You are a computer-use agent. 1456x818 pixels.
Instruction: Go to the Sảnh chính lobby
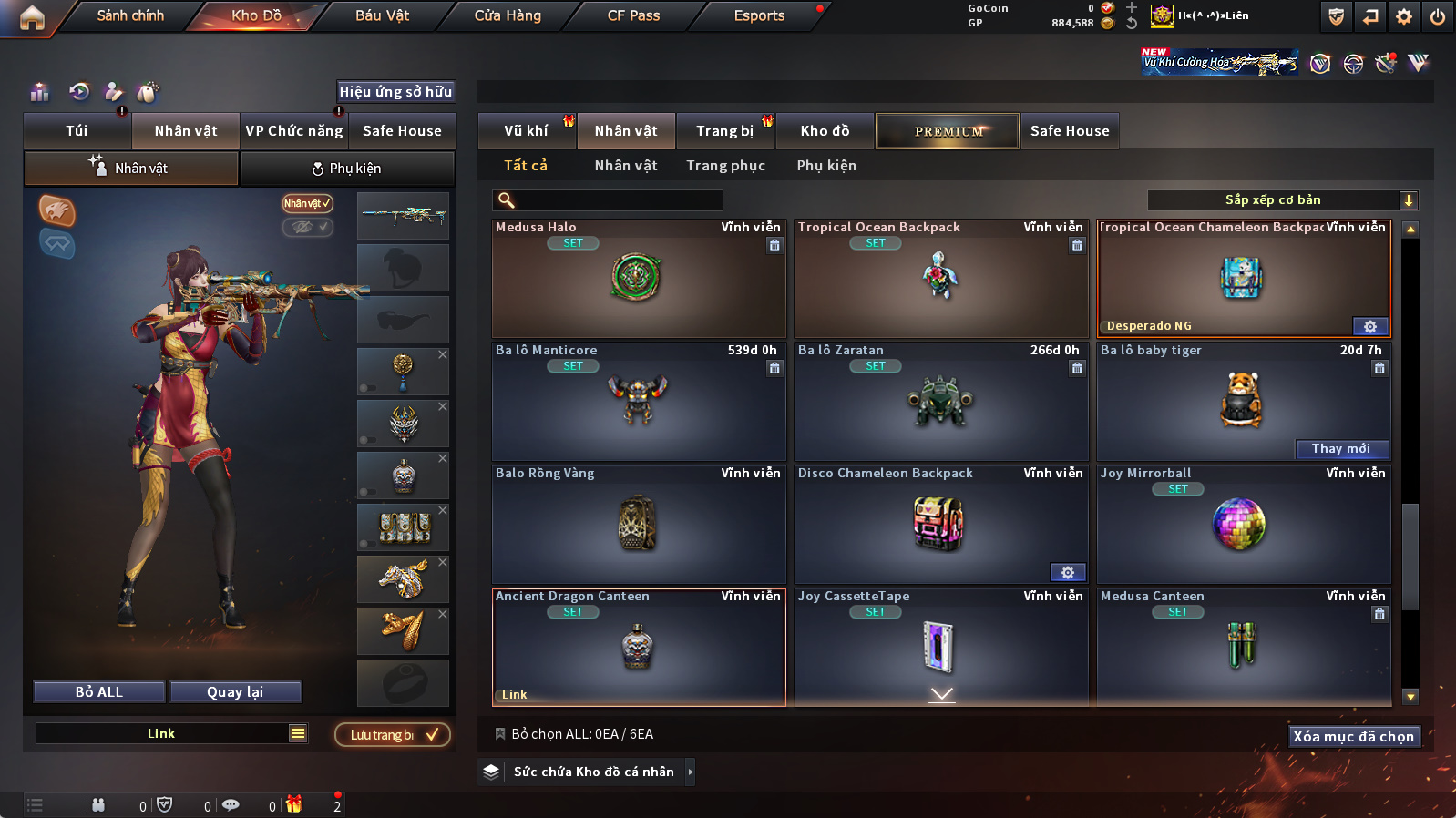click(130, 15)
